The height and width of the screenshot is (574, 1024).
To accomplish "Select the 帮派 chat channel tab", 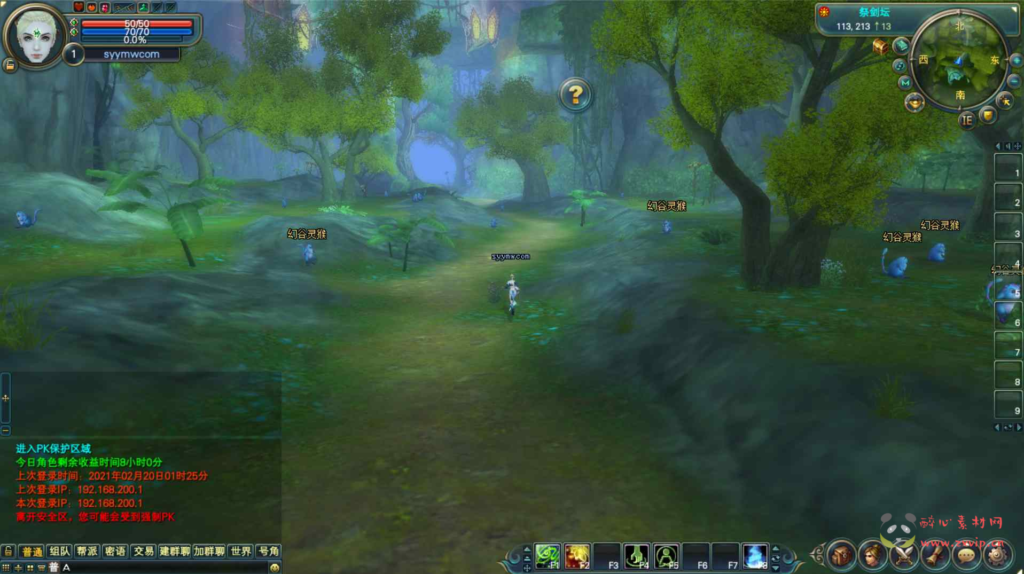I will point(87,551).
